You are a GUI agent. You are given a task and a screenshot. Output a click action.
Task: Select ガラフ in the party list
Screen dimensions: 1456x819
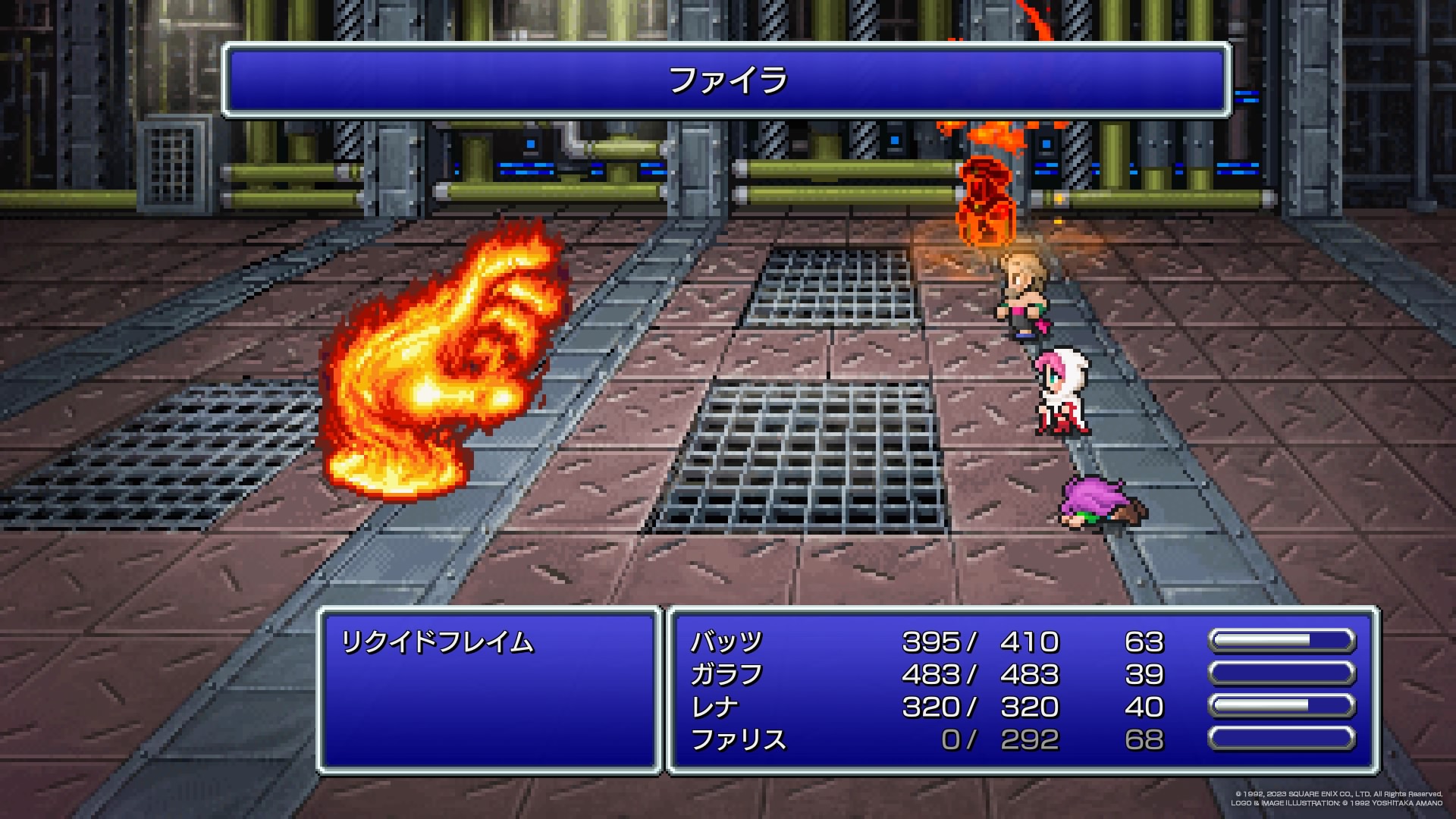726,675
